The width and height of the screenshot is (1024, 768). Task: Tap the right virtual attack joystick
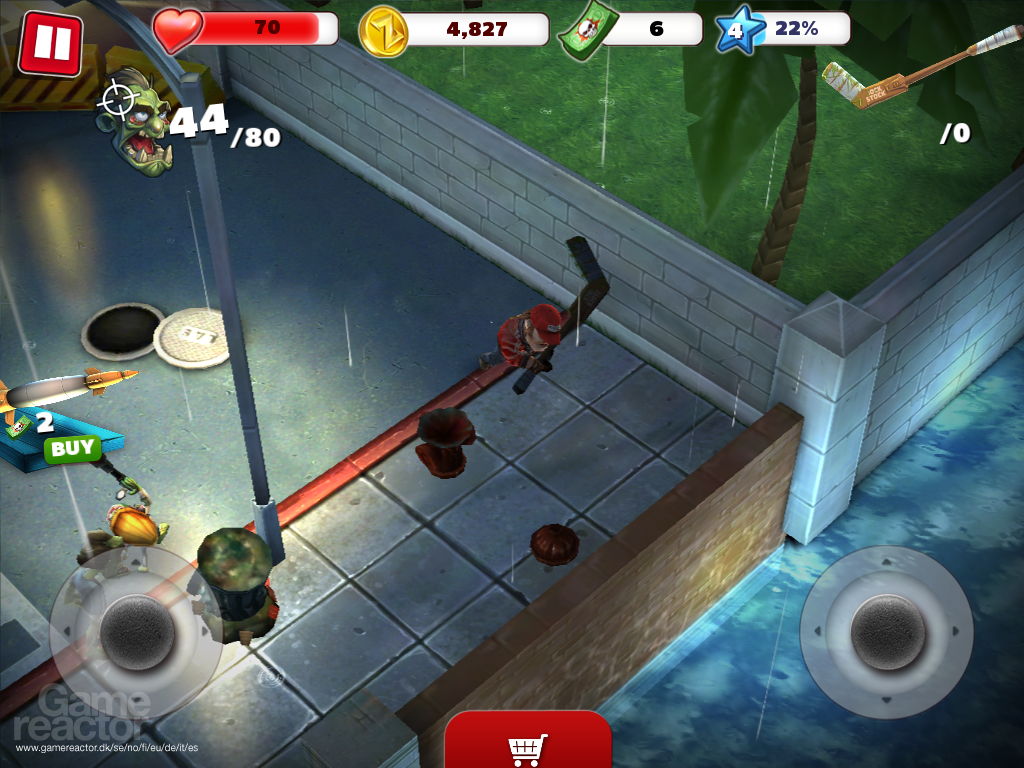(886, 632)
